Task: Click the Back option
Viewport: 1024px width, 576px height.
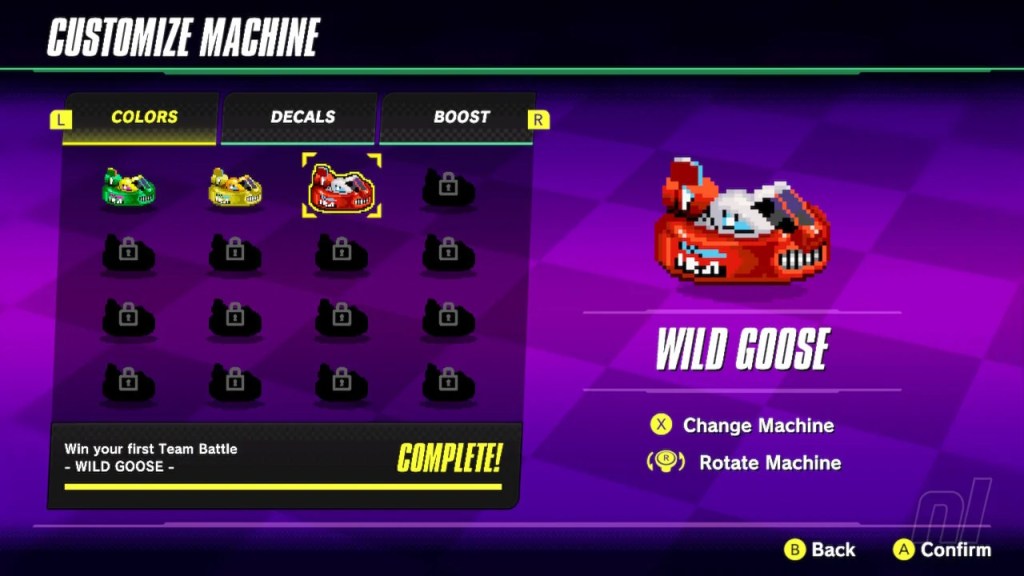Action: [820, 549]
